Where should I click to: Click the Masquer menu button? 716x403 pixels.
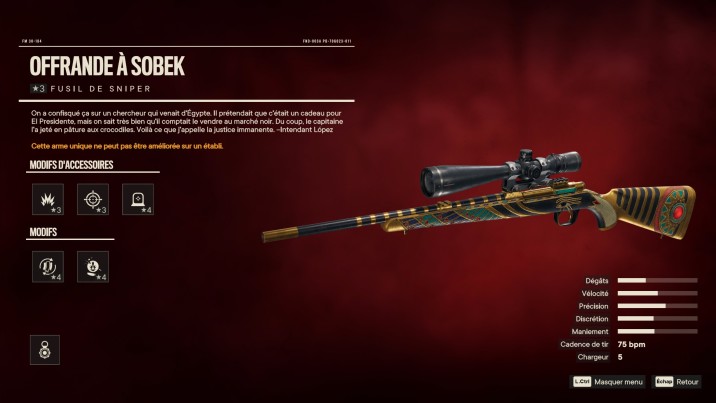pos(607,382)
